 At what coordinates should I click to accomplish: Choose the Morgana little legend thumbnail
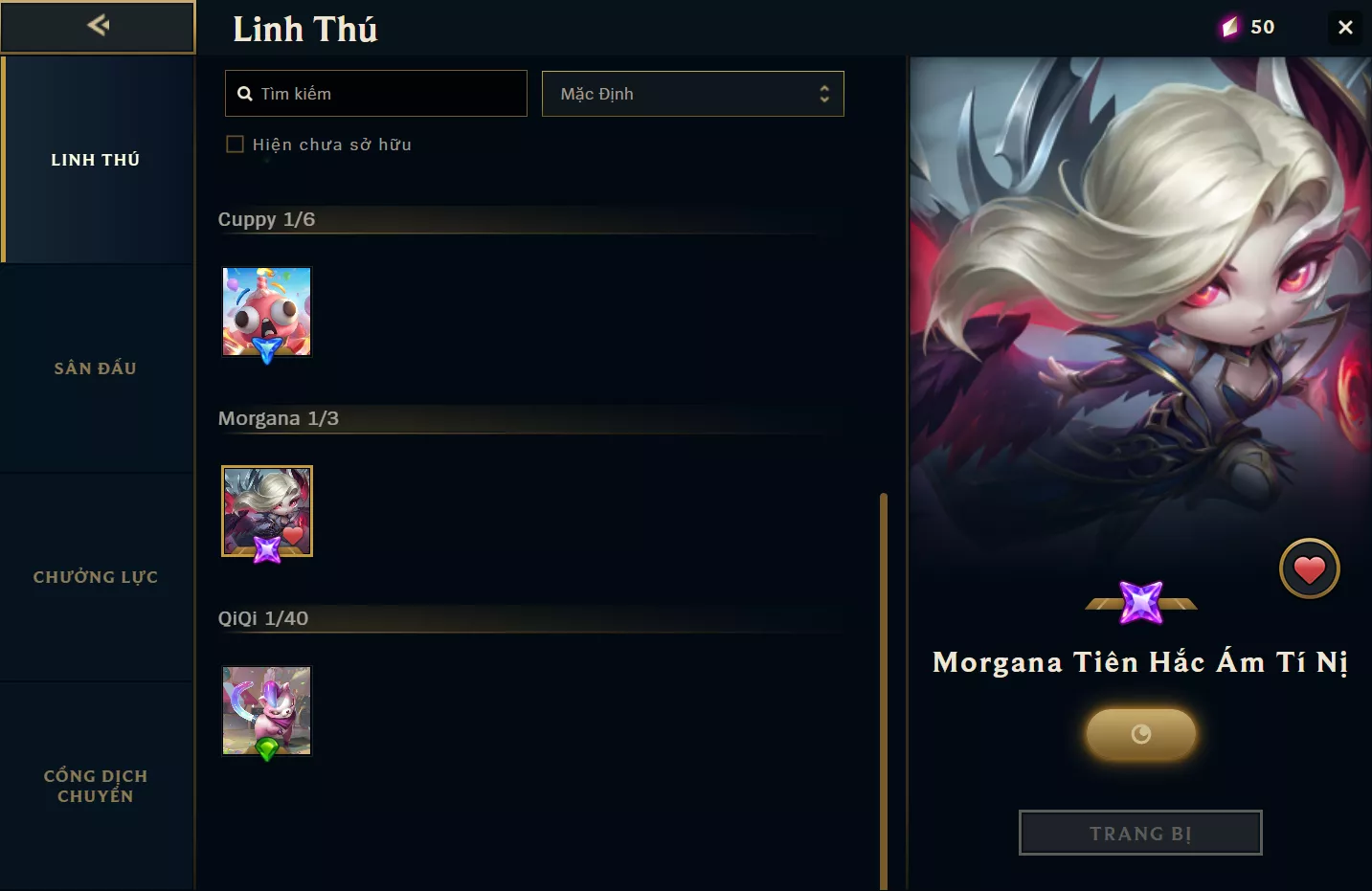click(267, 511)
